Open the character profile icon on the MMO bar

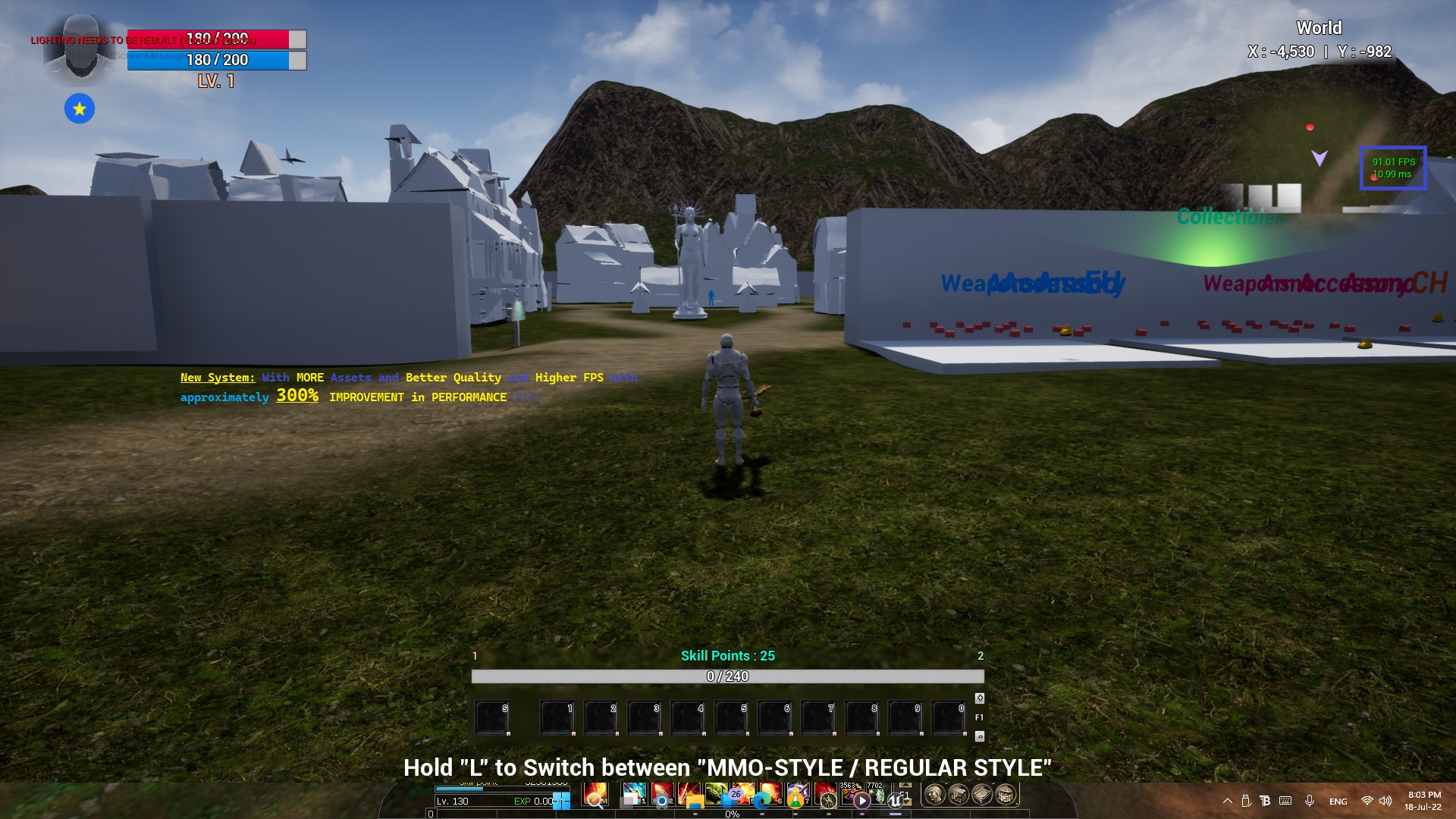tap(934, 794)
